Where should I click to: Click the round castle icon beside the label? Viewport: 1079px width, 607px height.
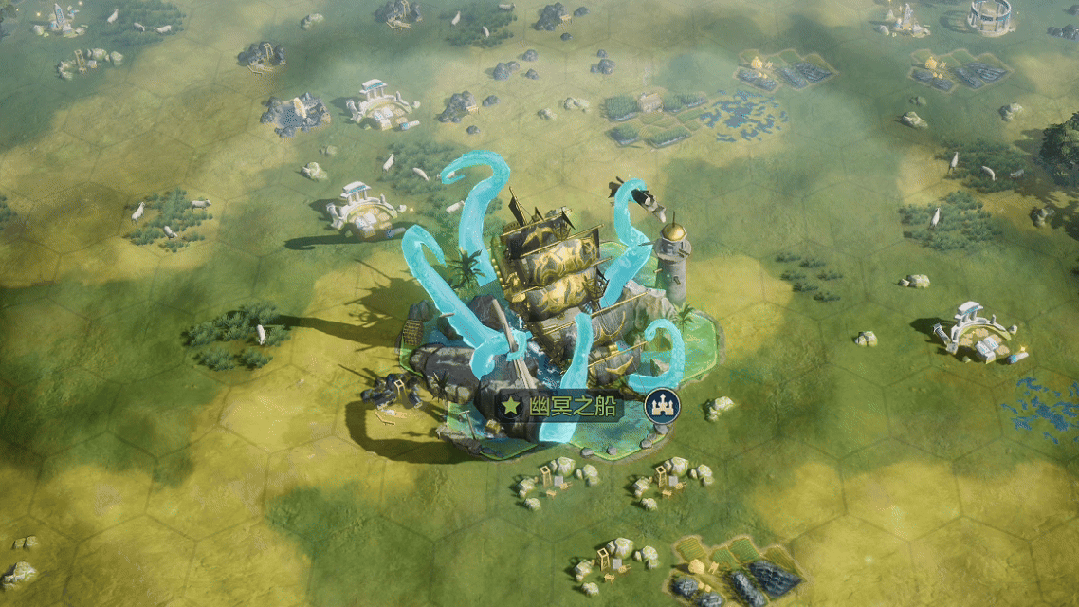(661, 406)
